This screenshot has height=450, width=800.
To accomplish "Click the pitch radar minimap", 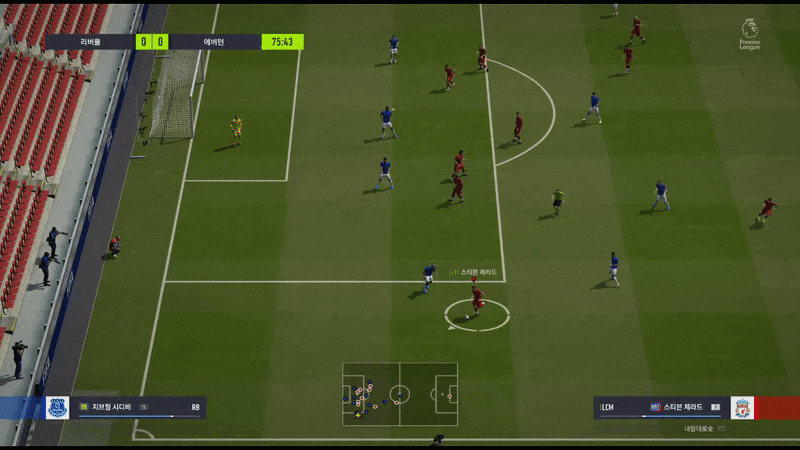I will [400, 393].
